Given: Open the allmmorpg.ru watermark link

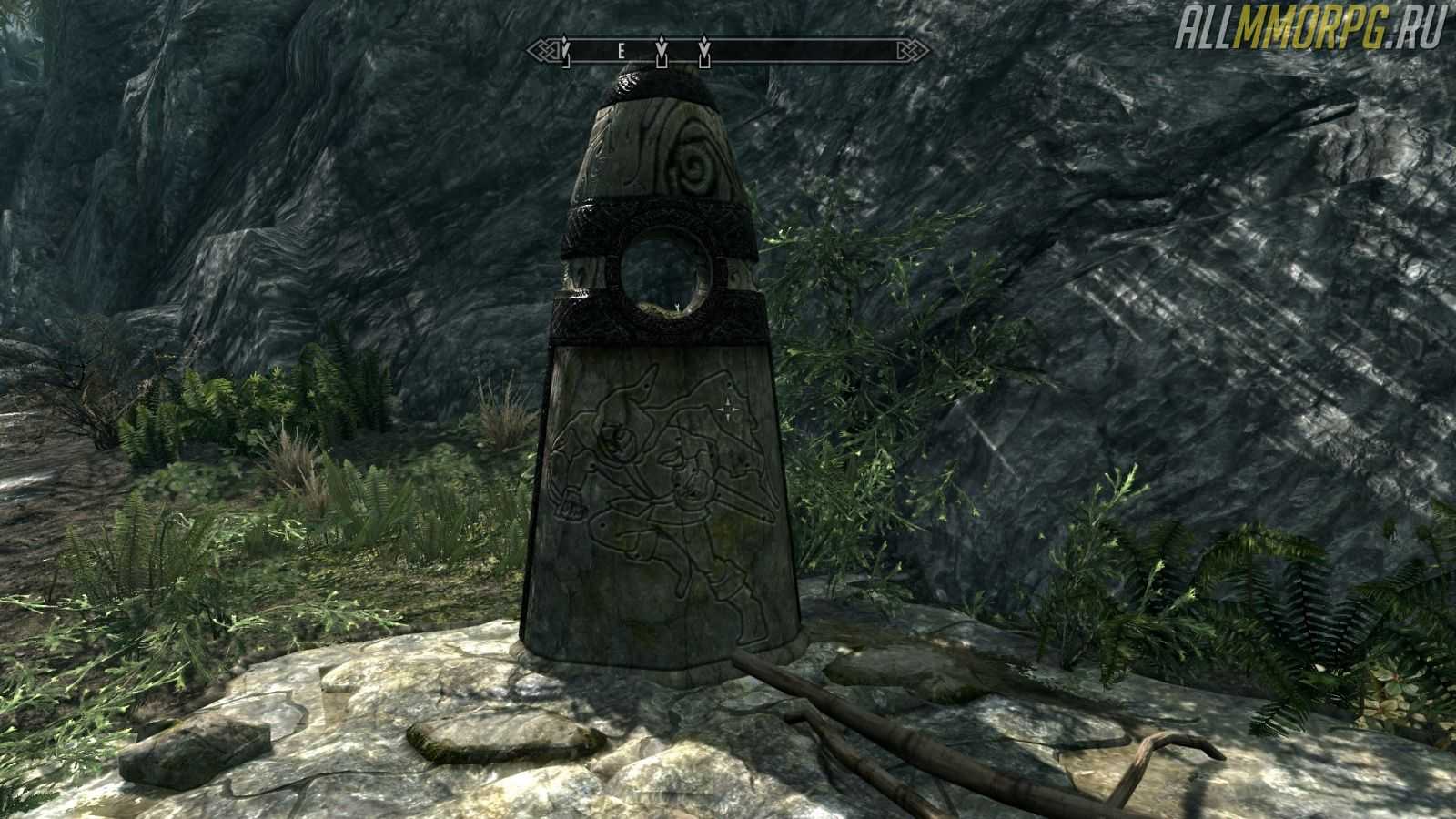Looking at the screenshot, I should pos(1309,34).
